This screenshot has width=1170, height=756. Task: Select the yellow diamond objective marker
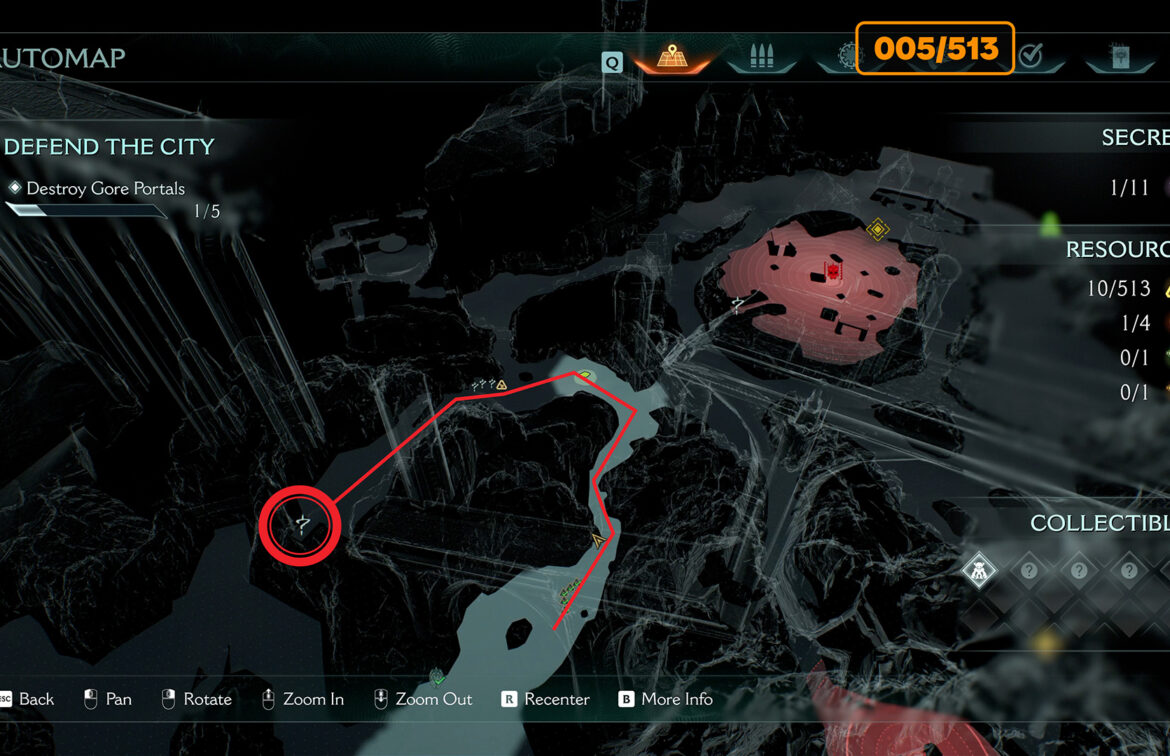877,230
